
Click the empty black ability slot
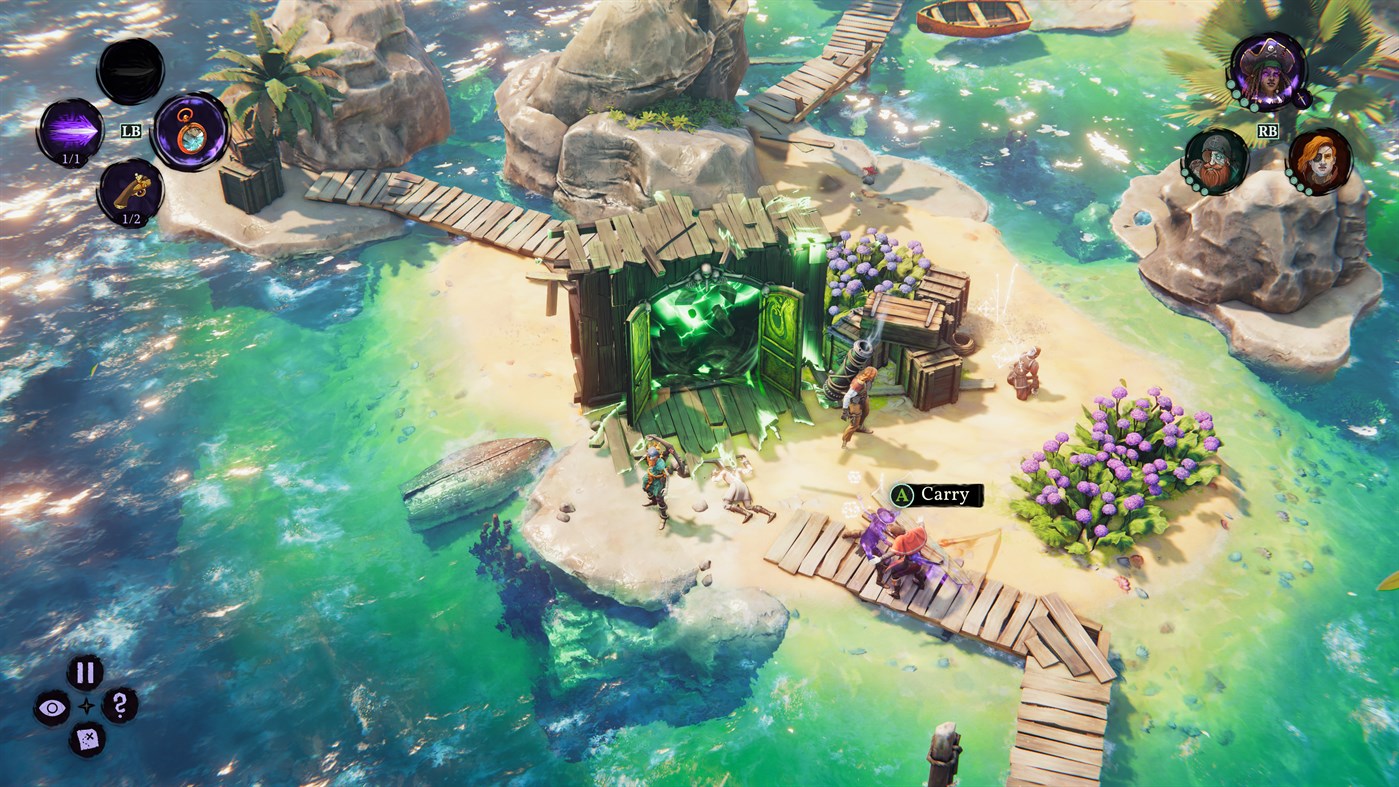click(132, 70)
